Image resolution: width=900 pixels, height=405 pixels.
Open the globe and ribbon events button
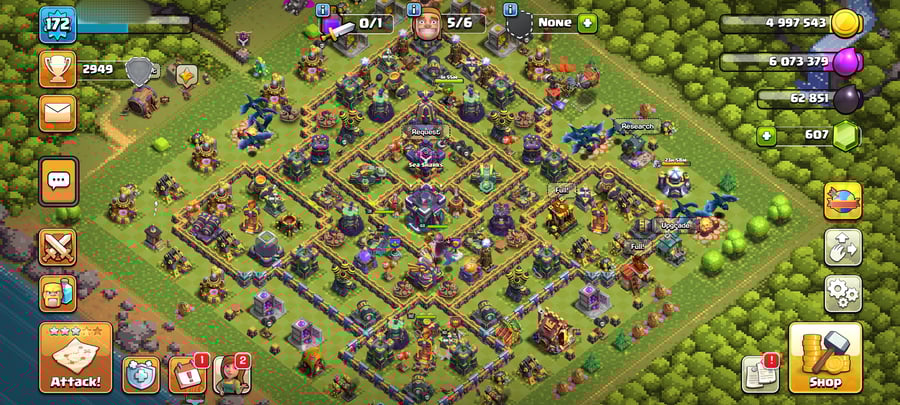pyautogui.click(x=843, y=200)
